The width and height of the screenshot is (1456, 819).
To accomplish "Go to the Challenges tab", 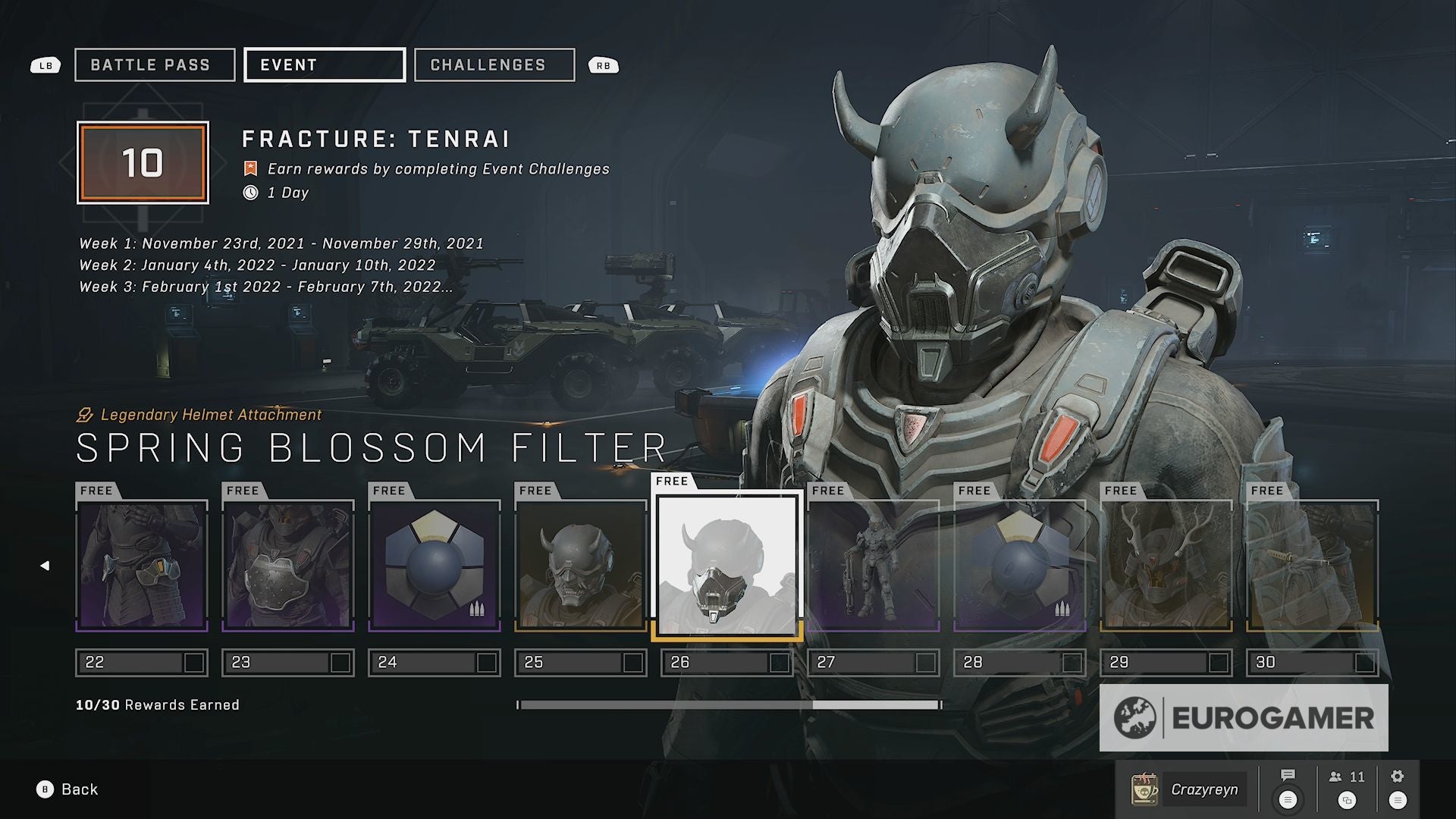I will pyautogui.click(x=494, y=65).
